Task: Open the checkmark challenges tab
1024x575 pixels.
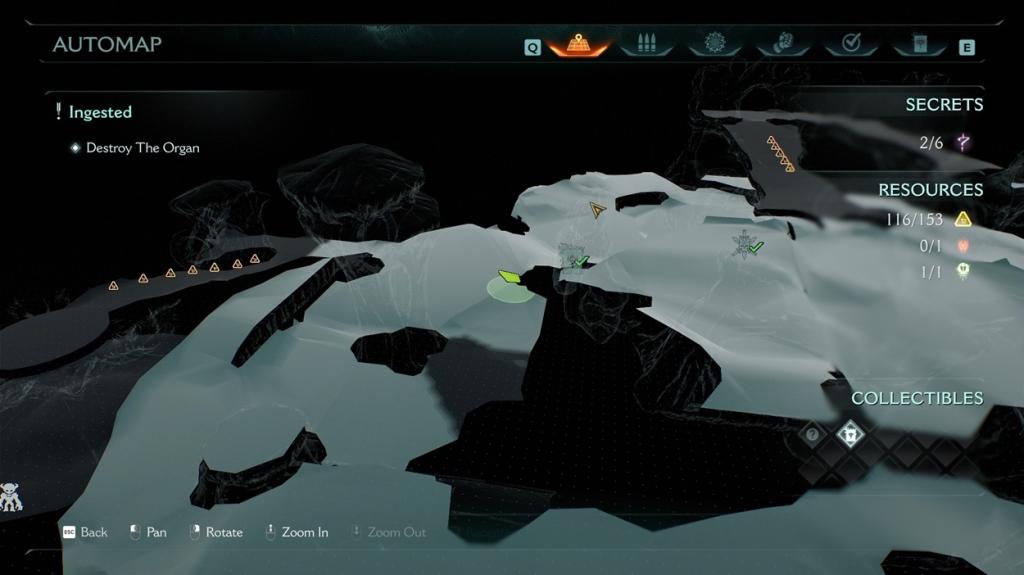Action: (852, 44)
